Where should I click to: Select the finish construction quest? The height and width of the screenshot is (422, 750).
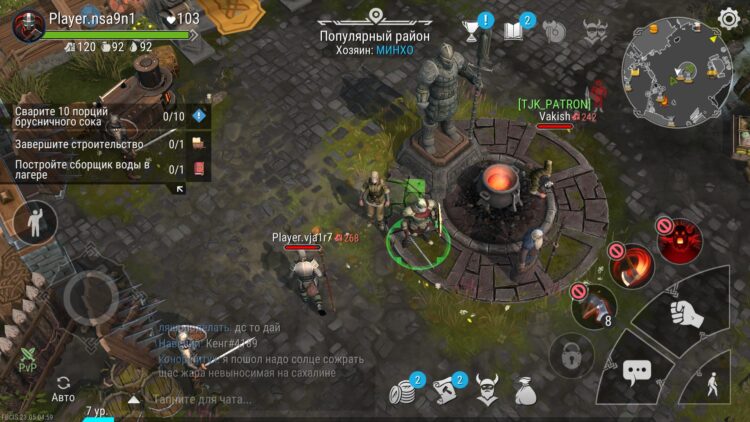click(105, 144)
